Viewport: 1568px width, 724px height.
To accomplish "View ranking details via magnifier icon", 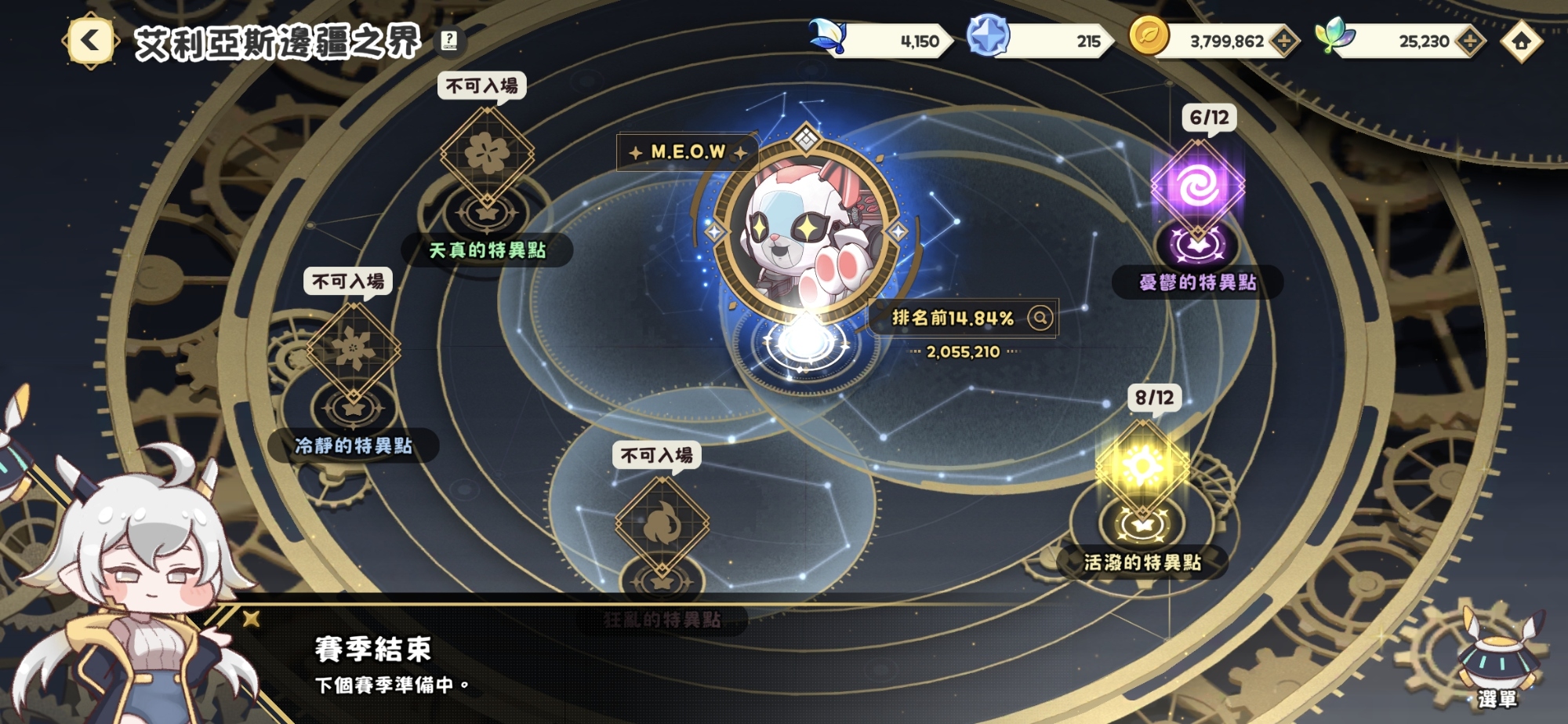I will pos(1040,318).
